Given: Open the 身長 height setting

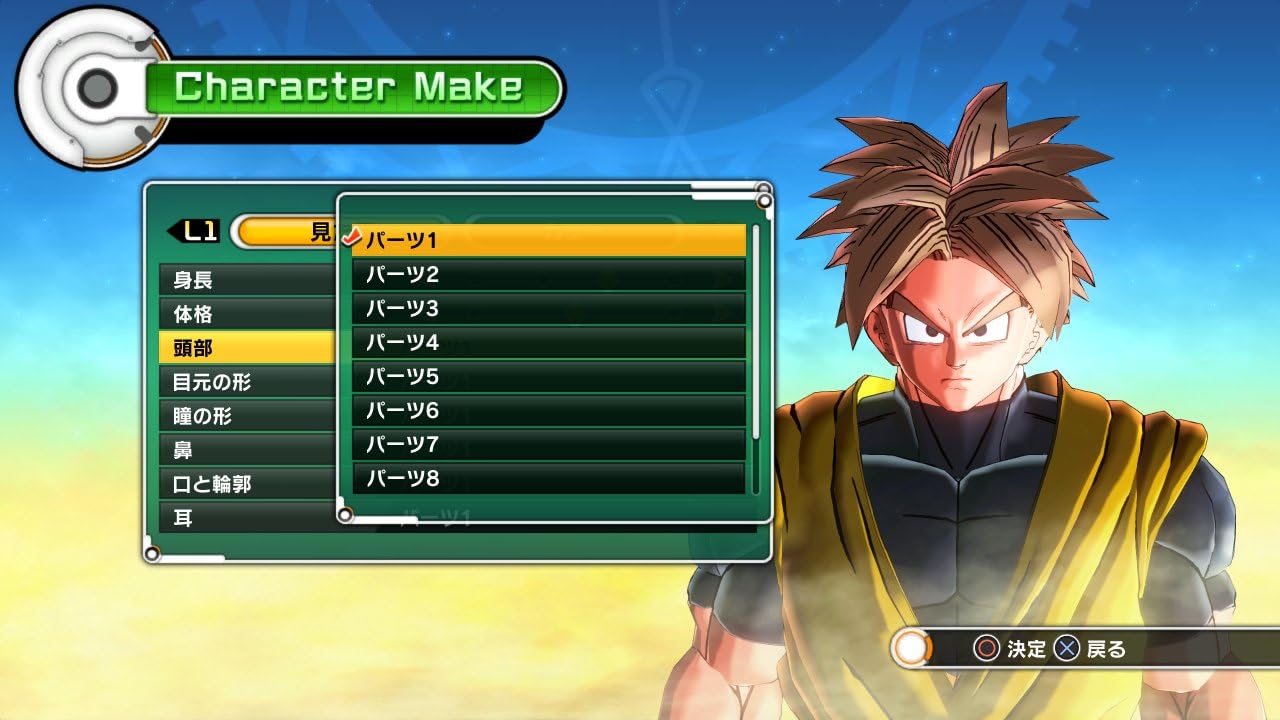Looking at the screenshot, I should point(247,280).
